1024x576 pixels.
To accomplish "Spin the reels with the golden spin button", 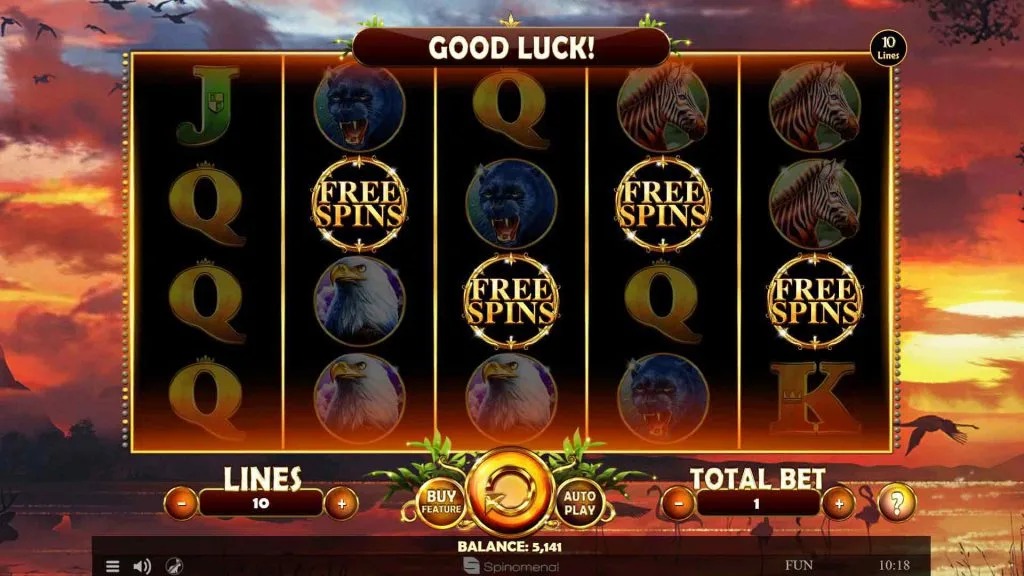I will pyautogui.click(x=510, y=494).
